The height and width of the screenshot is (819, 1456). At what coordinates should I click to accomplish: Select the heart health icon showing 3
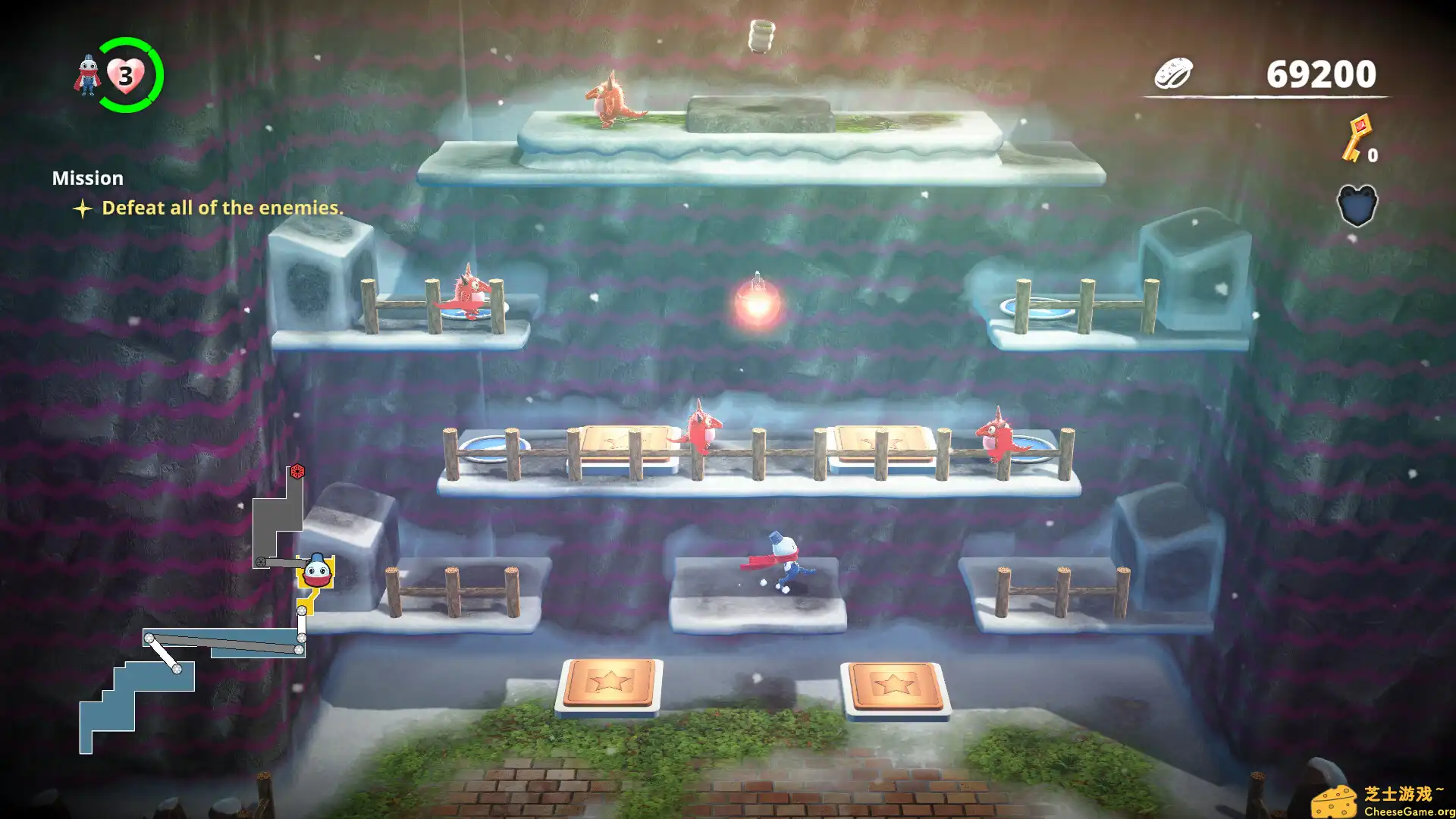point(125,75)
